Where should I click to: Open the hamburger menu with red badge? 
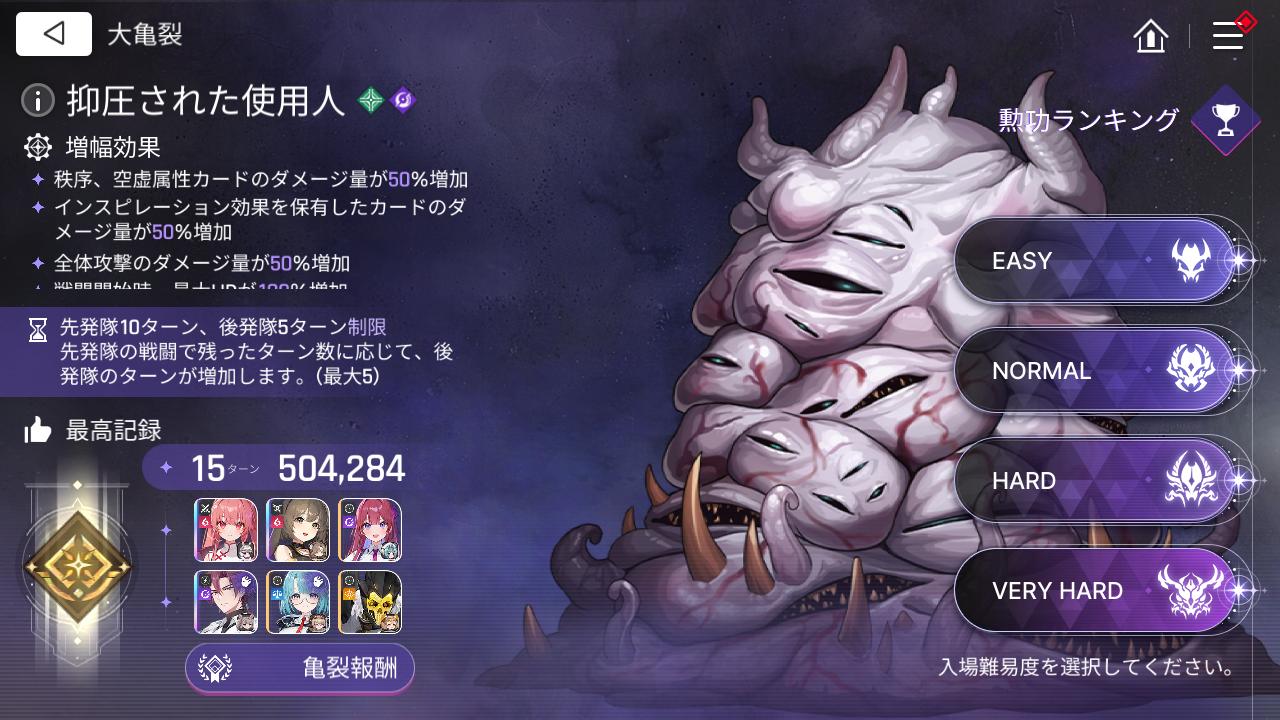[1228, 34]
